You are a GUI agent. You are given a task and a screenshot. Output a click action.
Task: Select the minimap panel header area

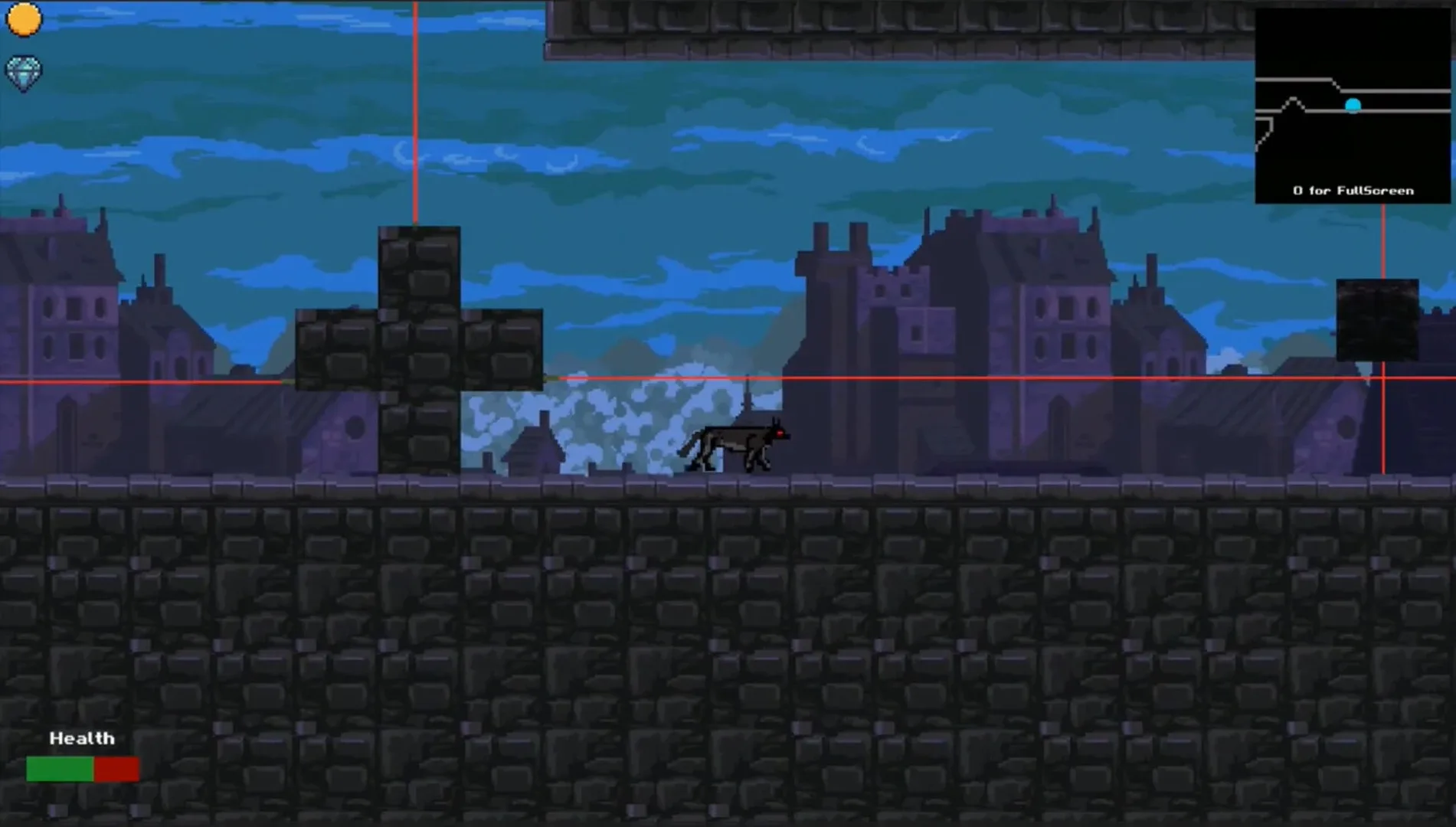[x=1353, y=31]
